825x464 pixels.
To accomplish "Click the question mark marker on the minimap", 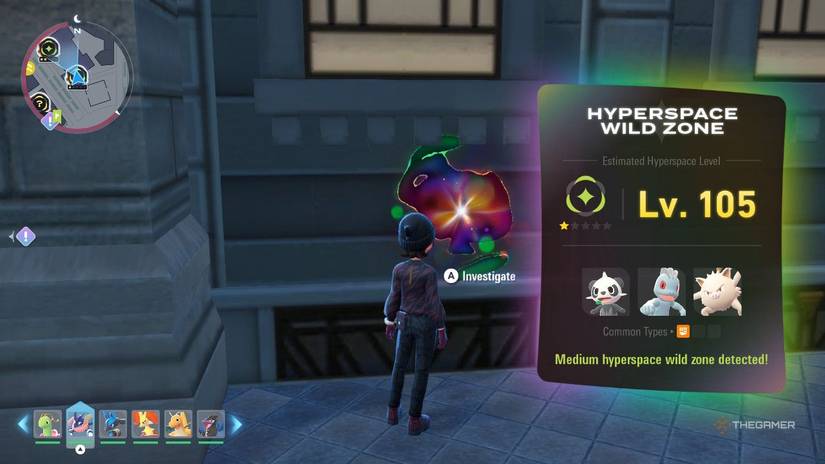I will [x=40, y=101].
